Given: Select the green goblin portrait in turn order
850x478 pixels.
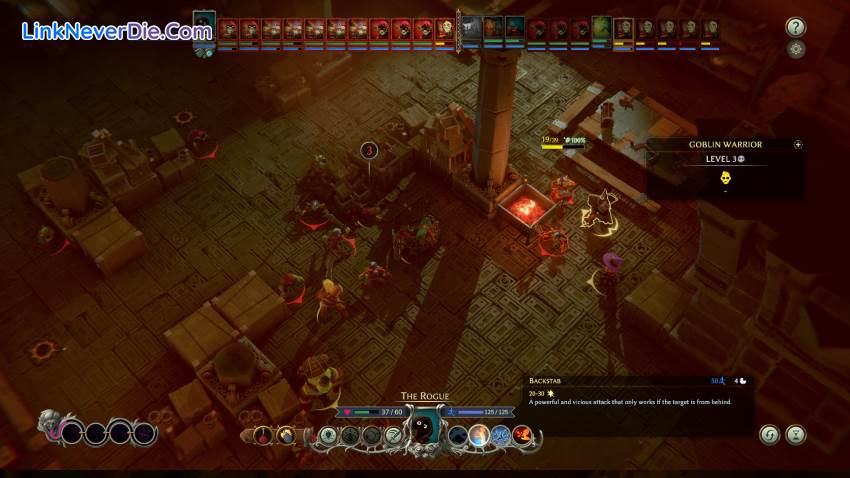Looking at the screenshot, I should pos(601,28).
